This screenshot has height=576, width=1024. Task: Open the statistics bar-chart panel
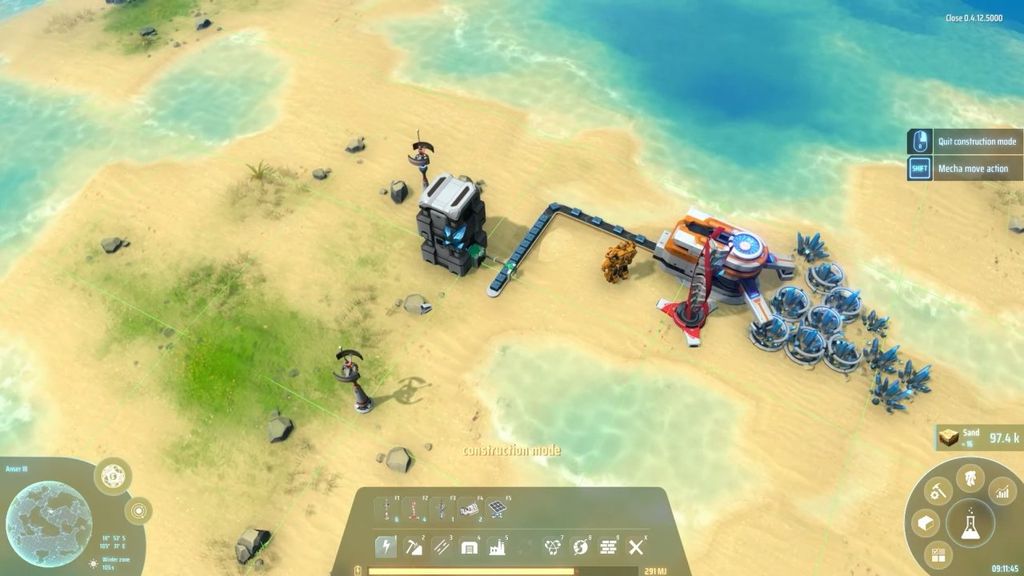click(1002, 491)
